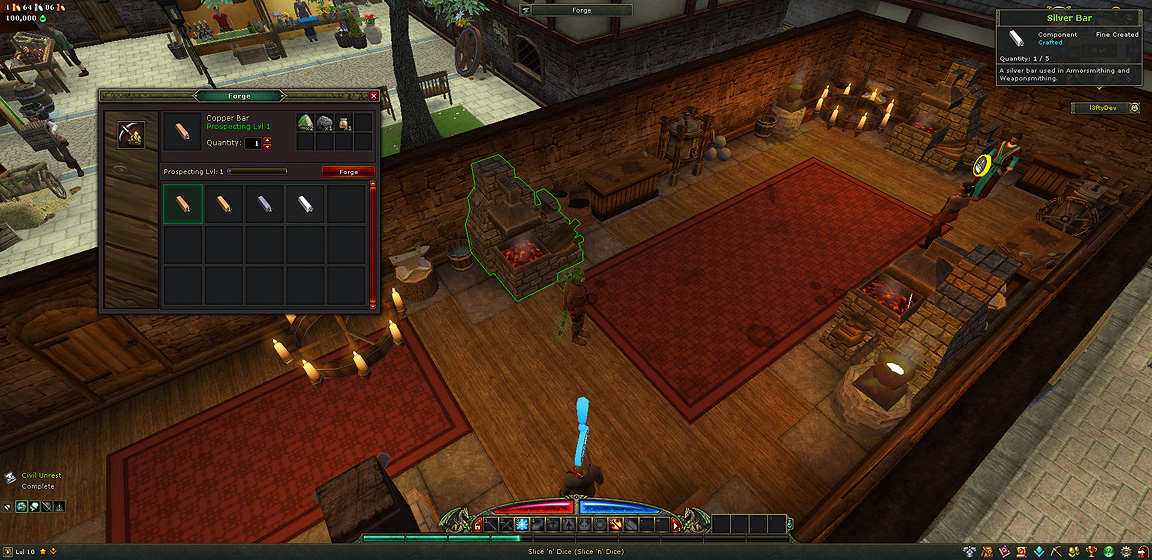Select the grey iron bar recipe
The width and height of the screenshot is (1152, 560).
coord(265,204)
